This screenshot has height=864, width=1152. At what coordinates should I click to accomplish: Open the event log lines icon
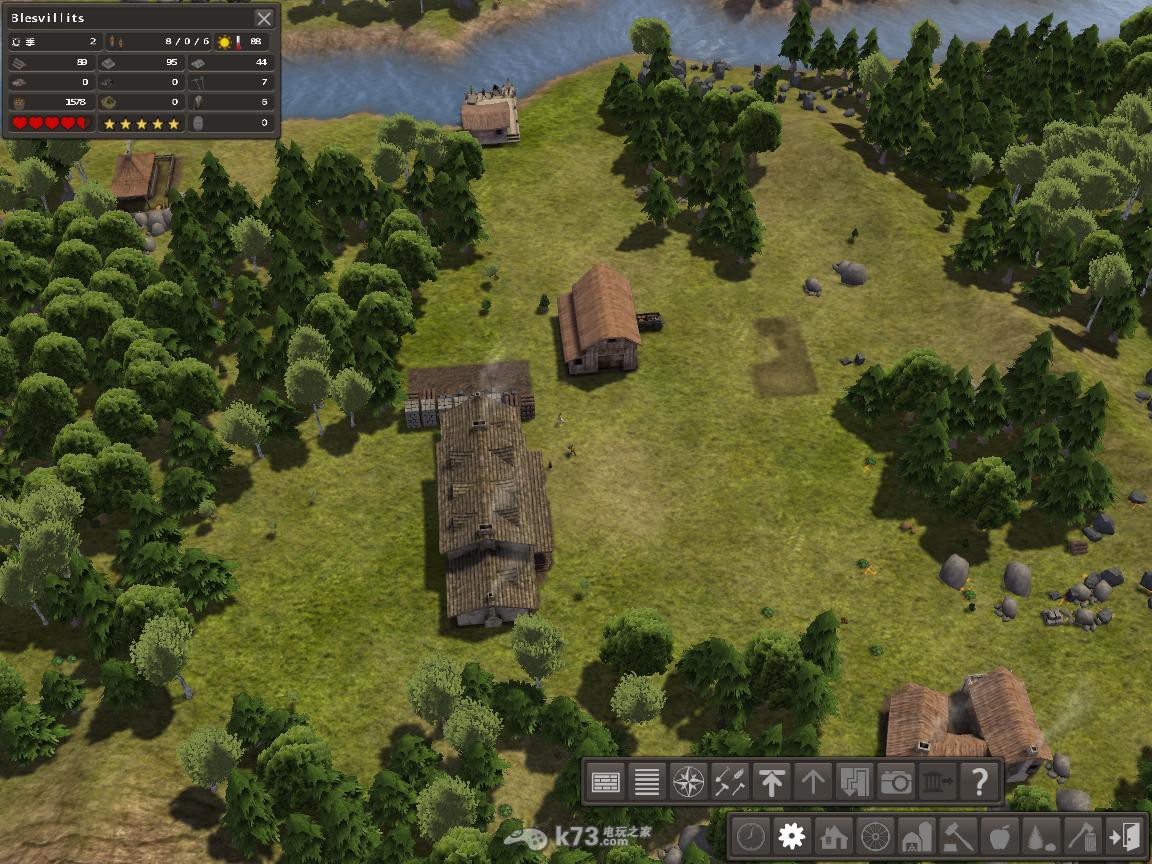pos(647,782)
